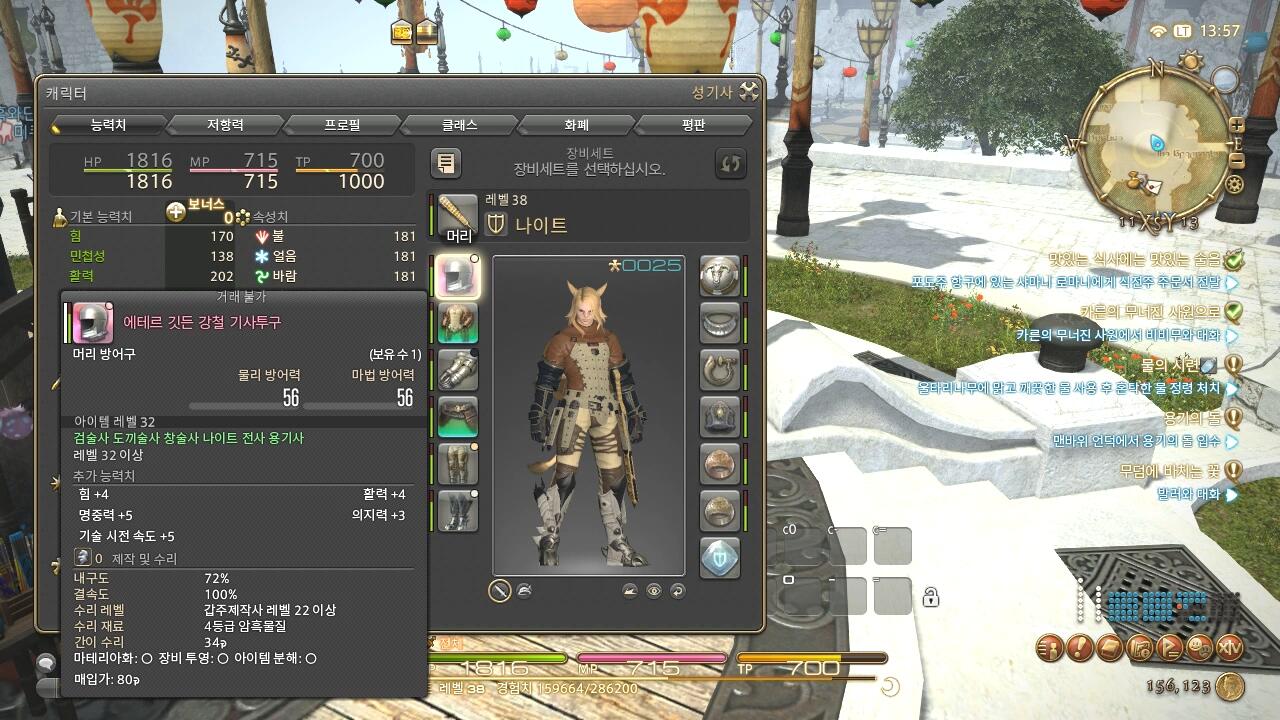The height and width of the screenshot is (720, 1280).
Task: Open the gear set list button
Action: pos(446,163)
